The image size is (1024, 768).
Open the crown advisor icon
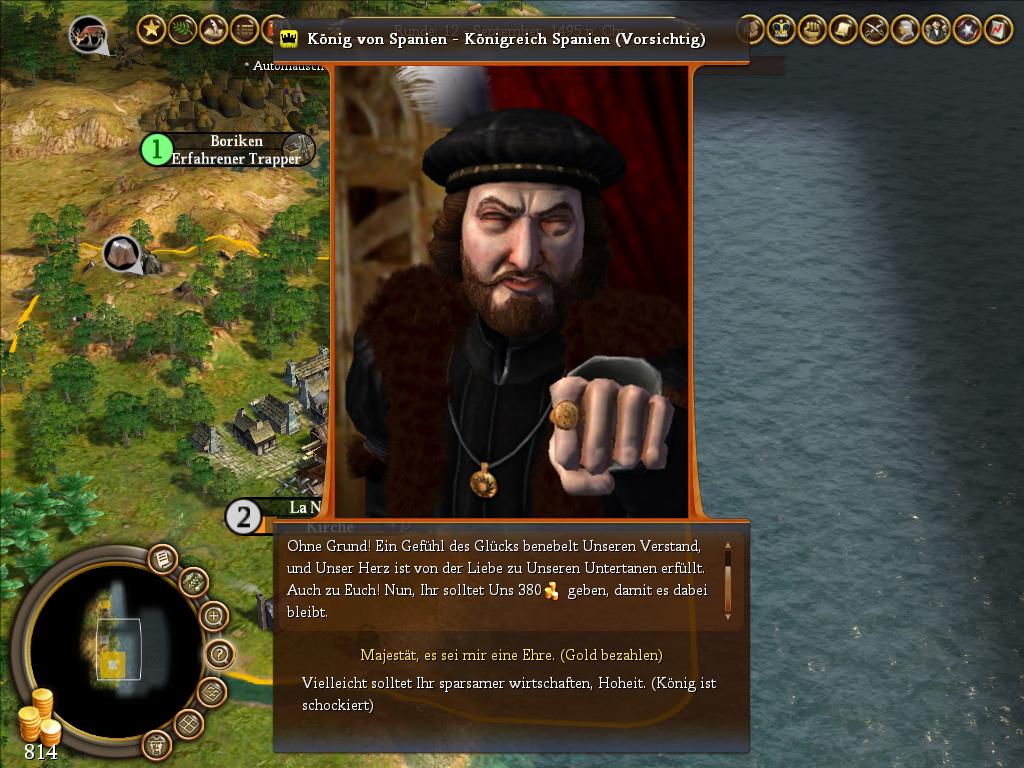click(782, 29)
